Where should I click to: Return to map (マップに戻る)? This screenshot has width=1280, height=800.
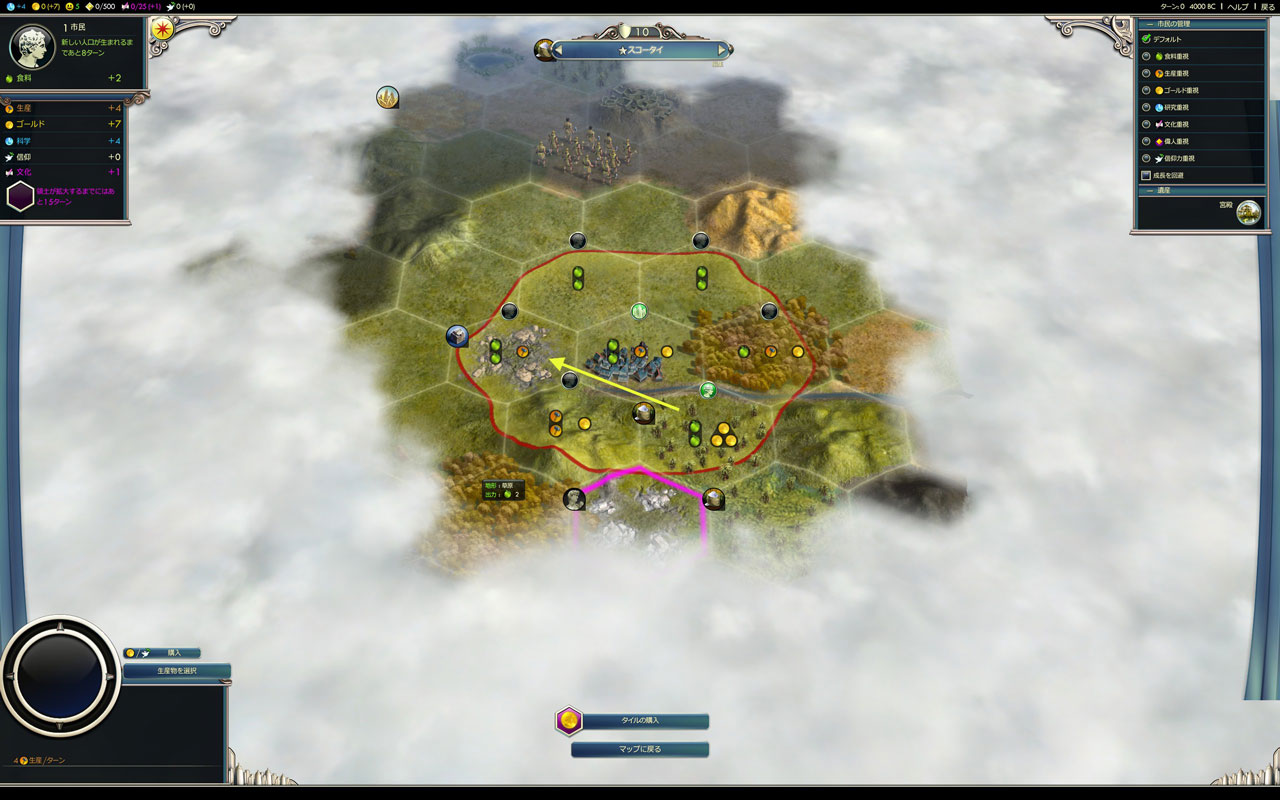pos(640,749)
